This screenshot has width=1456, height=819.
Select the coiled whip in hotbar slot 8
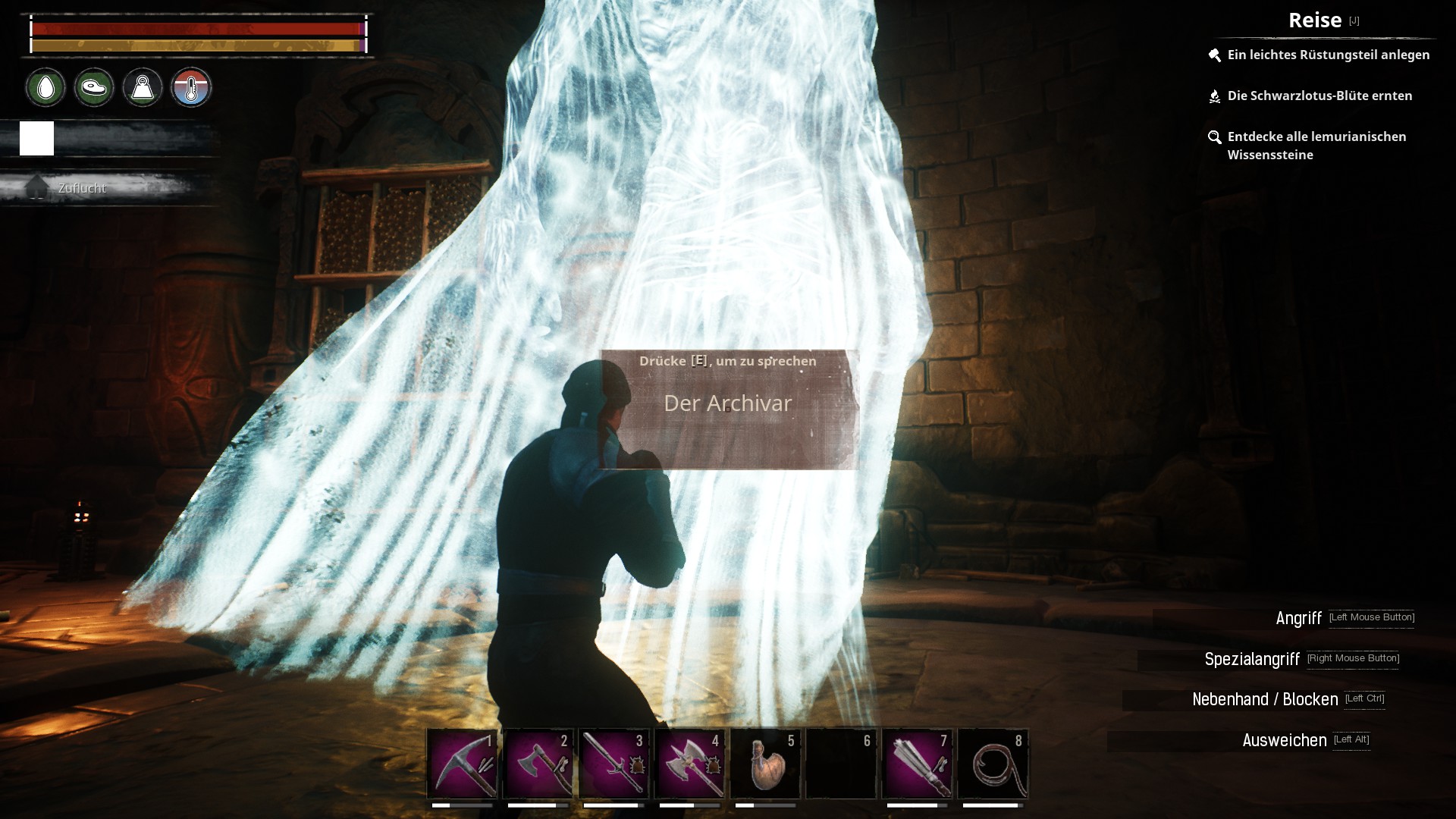coord(993,764)
